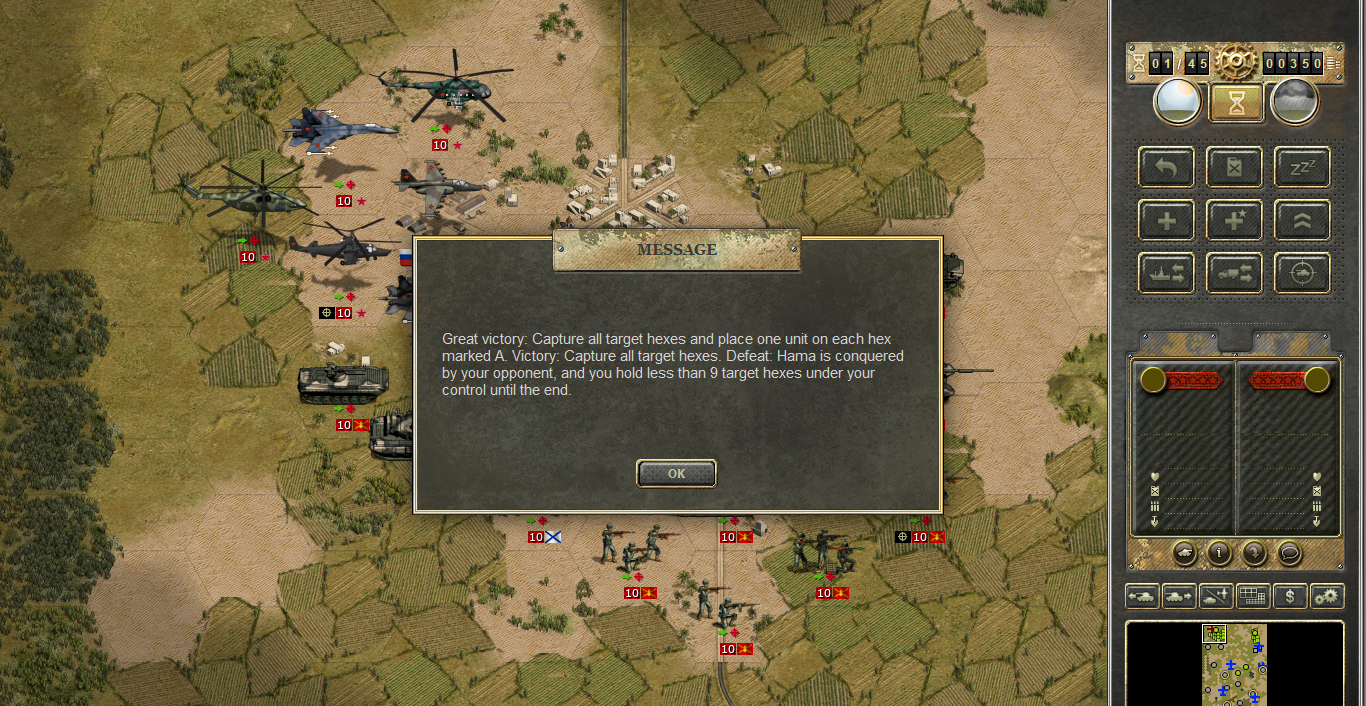Undo the last move with the arrow button
Viewport: 1366px width, 706px height.
[1166, 167]
